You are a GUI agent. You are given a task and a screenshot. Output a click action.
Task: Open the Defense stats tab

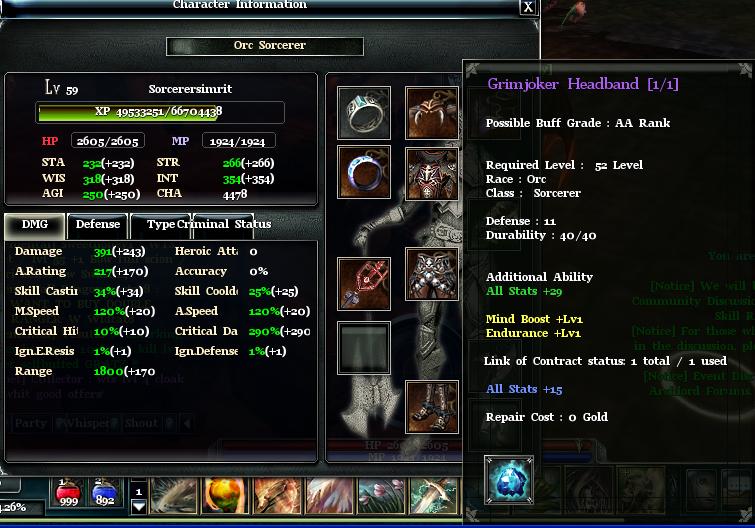[97, 225]
